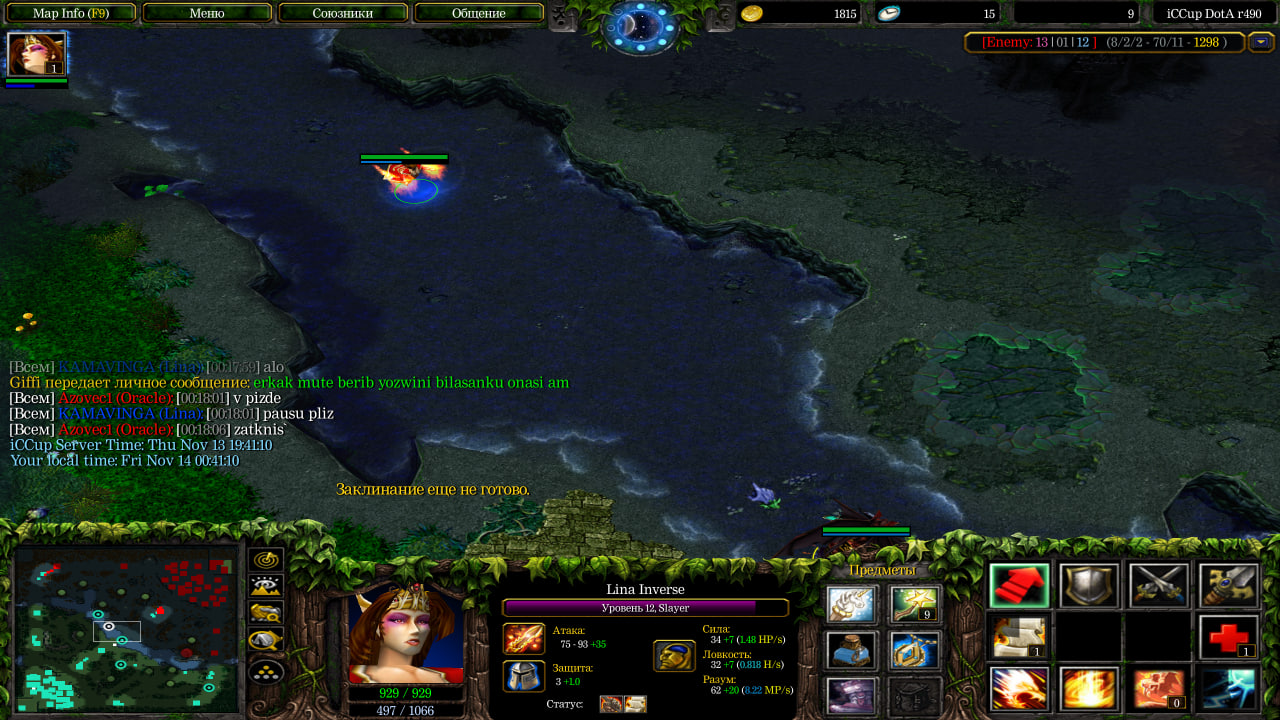Select the unicorn horn staff item slot
The height and width of the screenshot is (720, 1280).
pyautogui.click(x=852, y=604)
